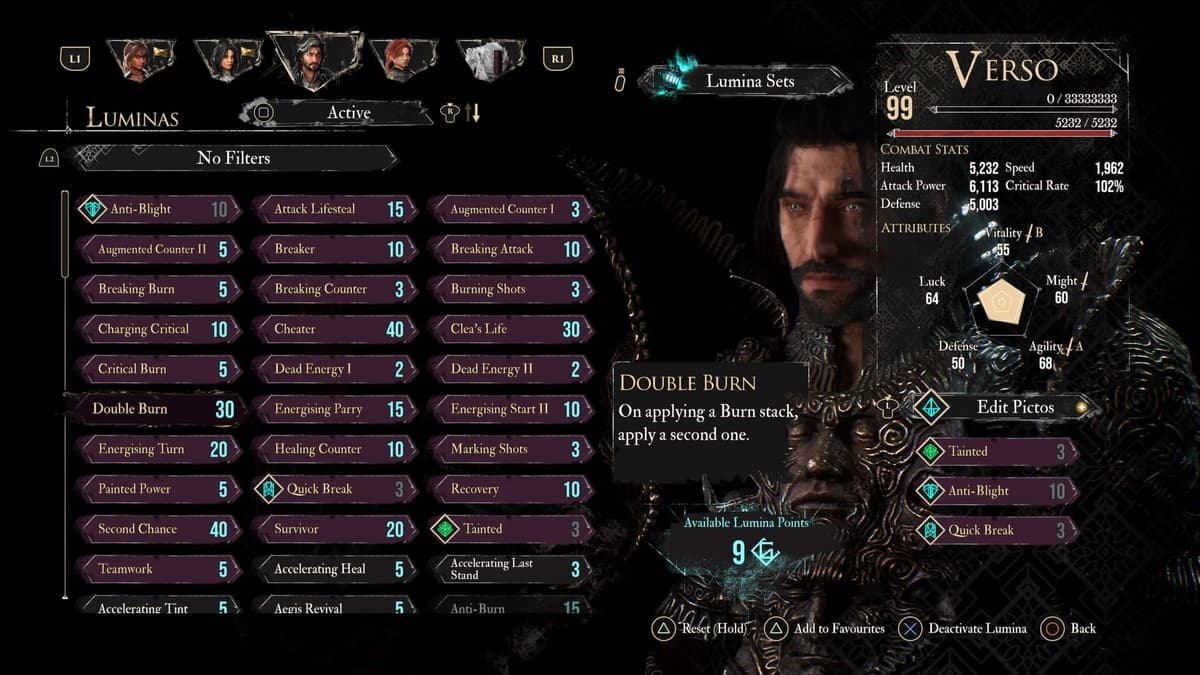Select the Tainted picto in equipped list
Image resolution: width=1200 pixels, height=675 pixels.
(x=995, y=451)
